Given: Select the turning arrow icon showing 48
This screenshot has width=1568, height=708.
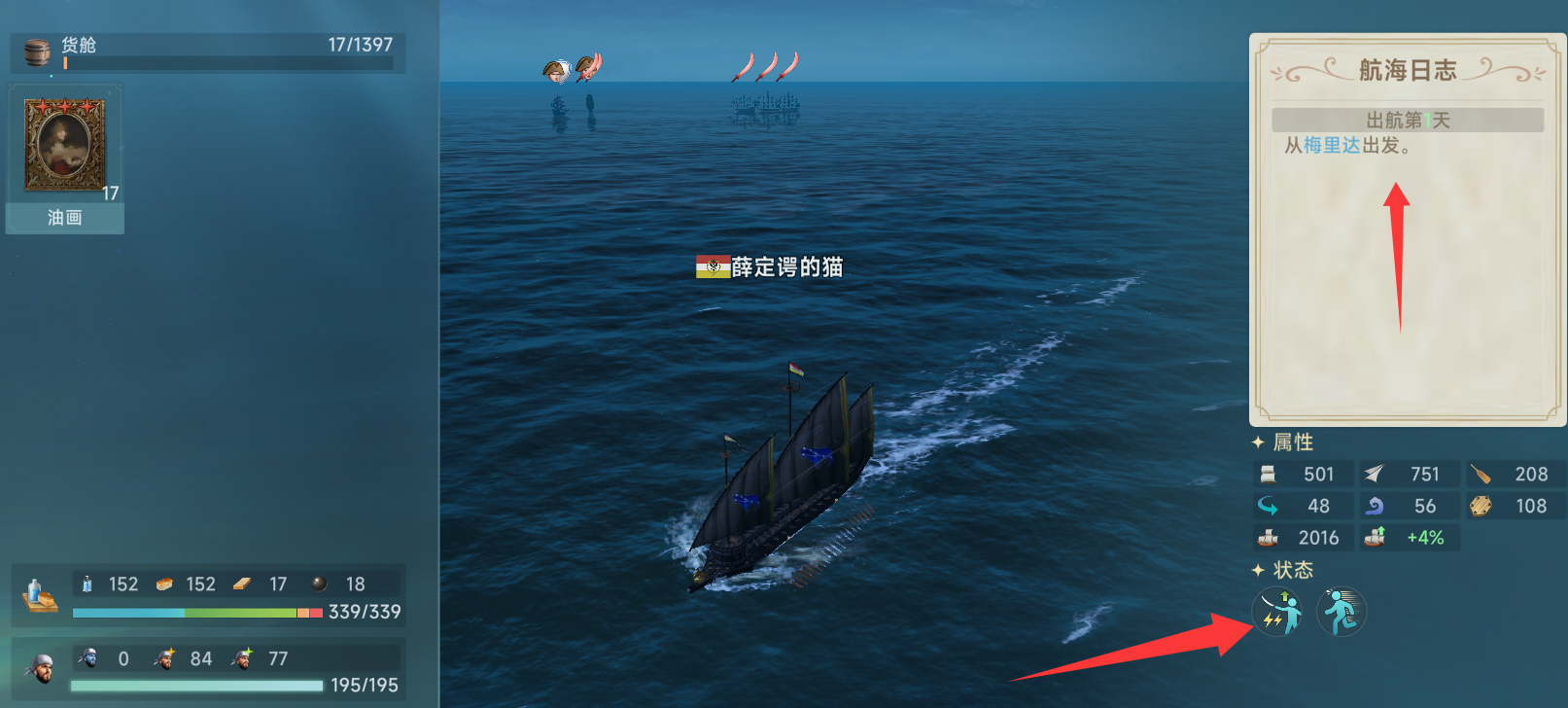Looking at the screenshot, I should point(1267,506).
